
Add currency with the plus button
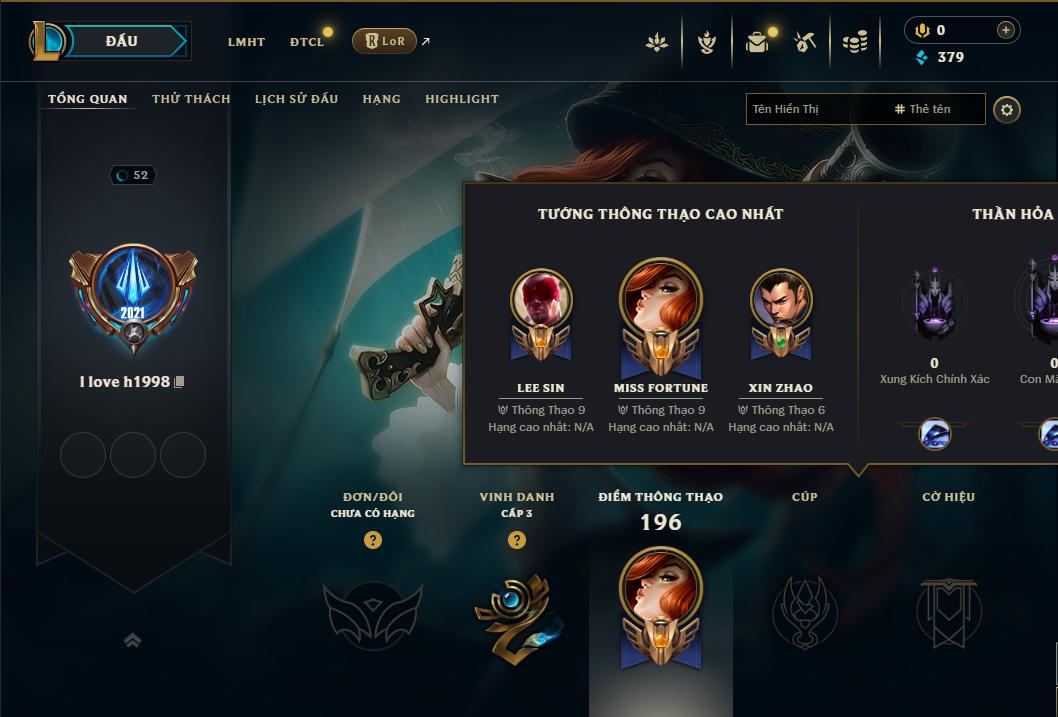pos(1006,31)
